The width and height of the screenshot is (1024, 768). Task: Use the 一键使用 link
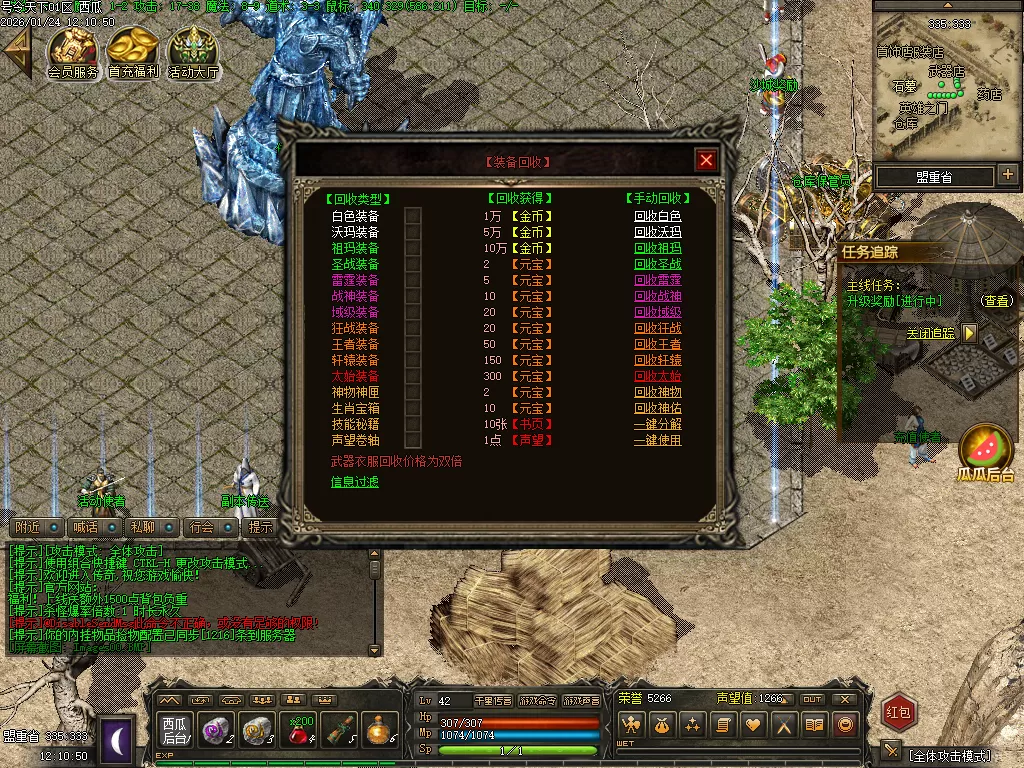pyautogui.click(x=657, y=440)
